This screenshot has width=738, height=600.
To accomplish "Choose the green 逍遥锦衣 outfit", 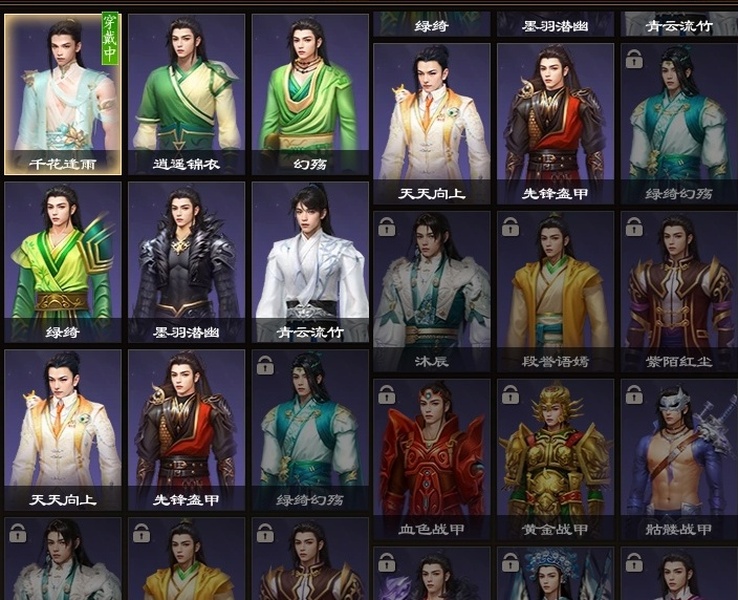I will 186,94.
